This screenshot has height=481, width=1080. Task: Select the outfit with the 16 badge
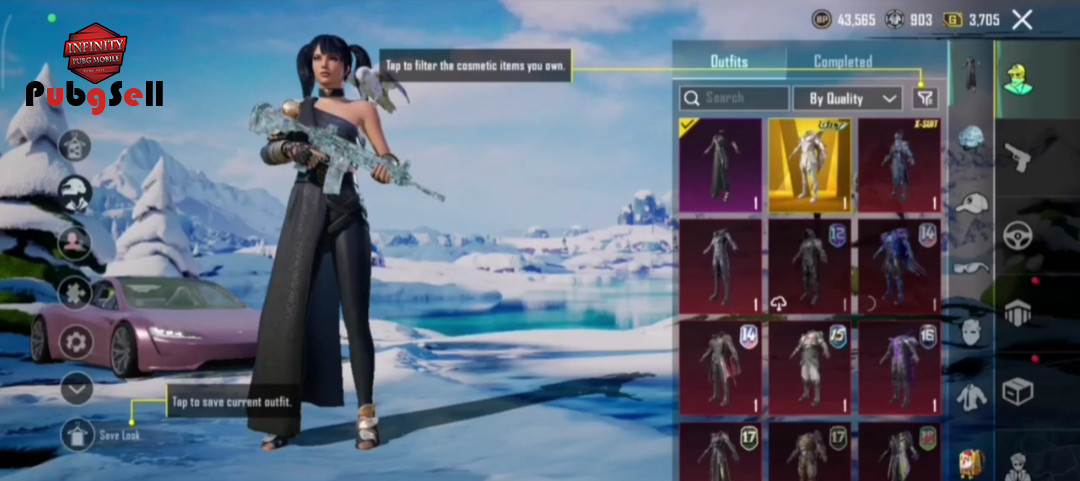(x=899, y=366)
